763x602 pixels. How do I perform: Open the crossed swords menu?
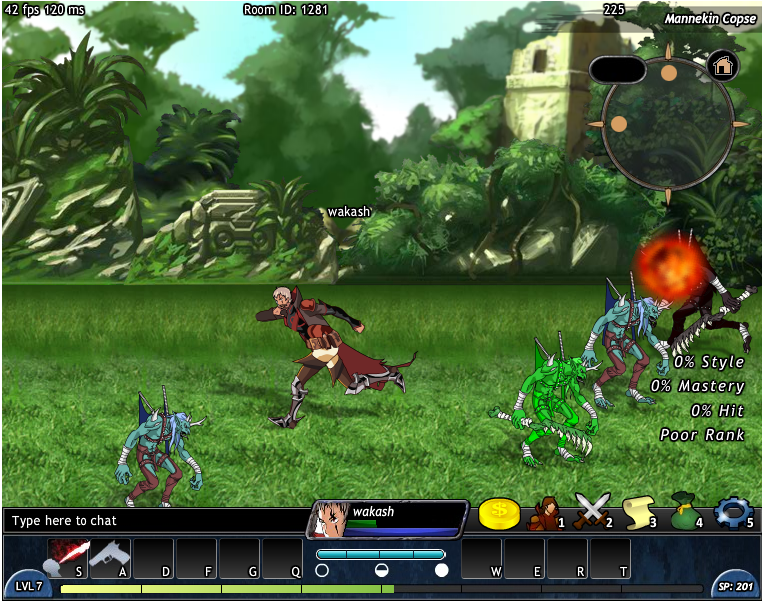(x=592, y=513)
